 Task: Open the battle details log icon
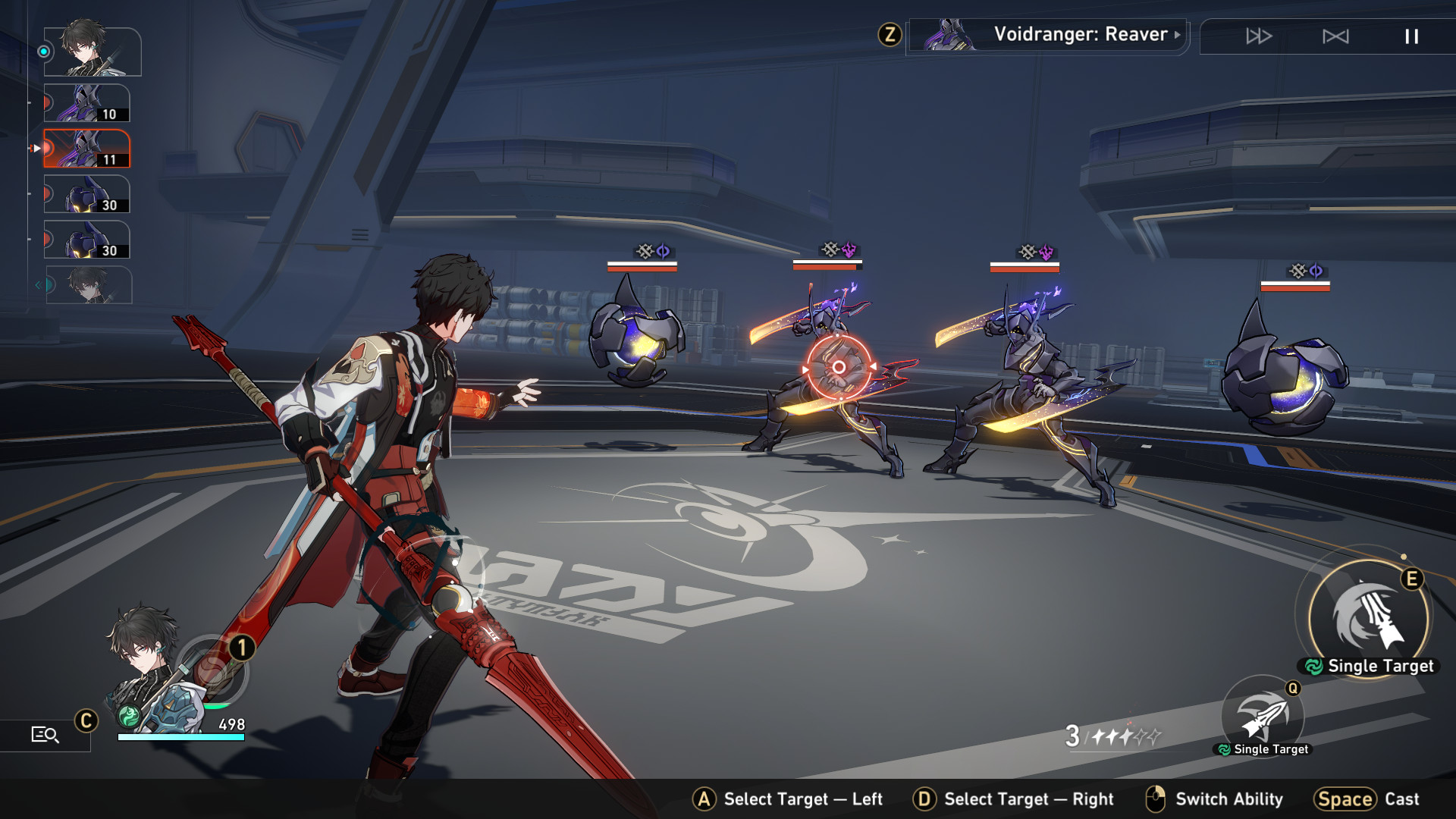(45, 734)
